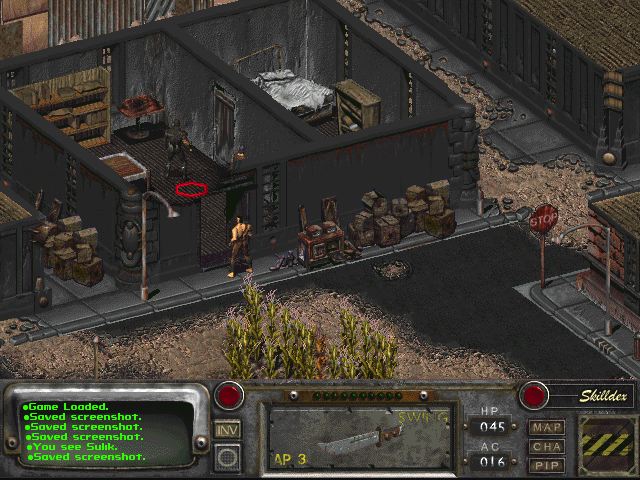Open the inventory with the INV button

[227, 430]
